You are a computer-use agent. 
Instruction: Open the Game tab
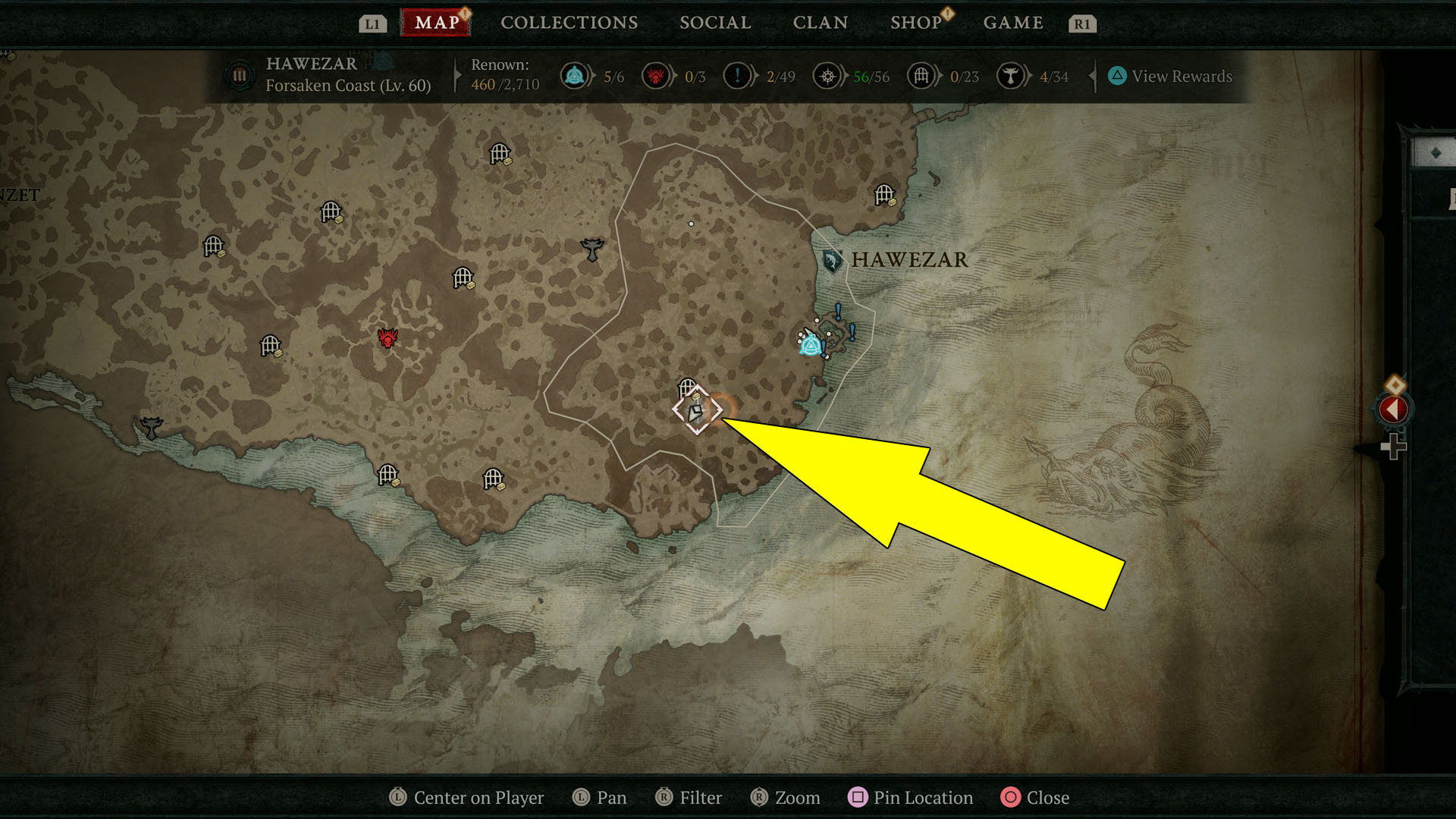[x=1013, y=23]
